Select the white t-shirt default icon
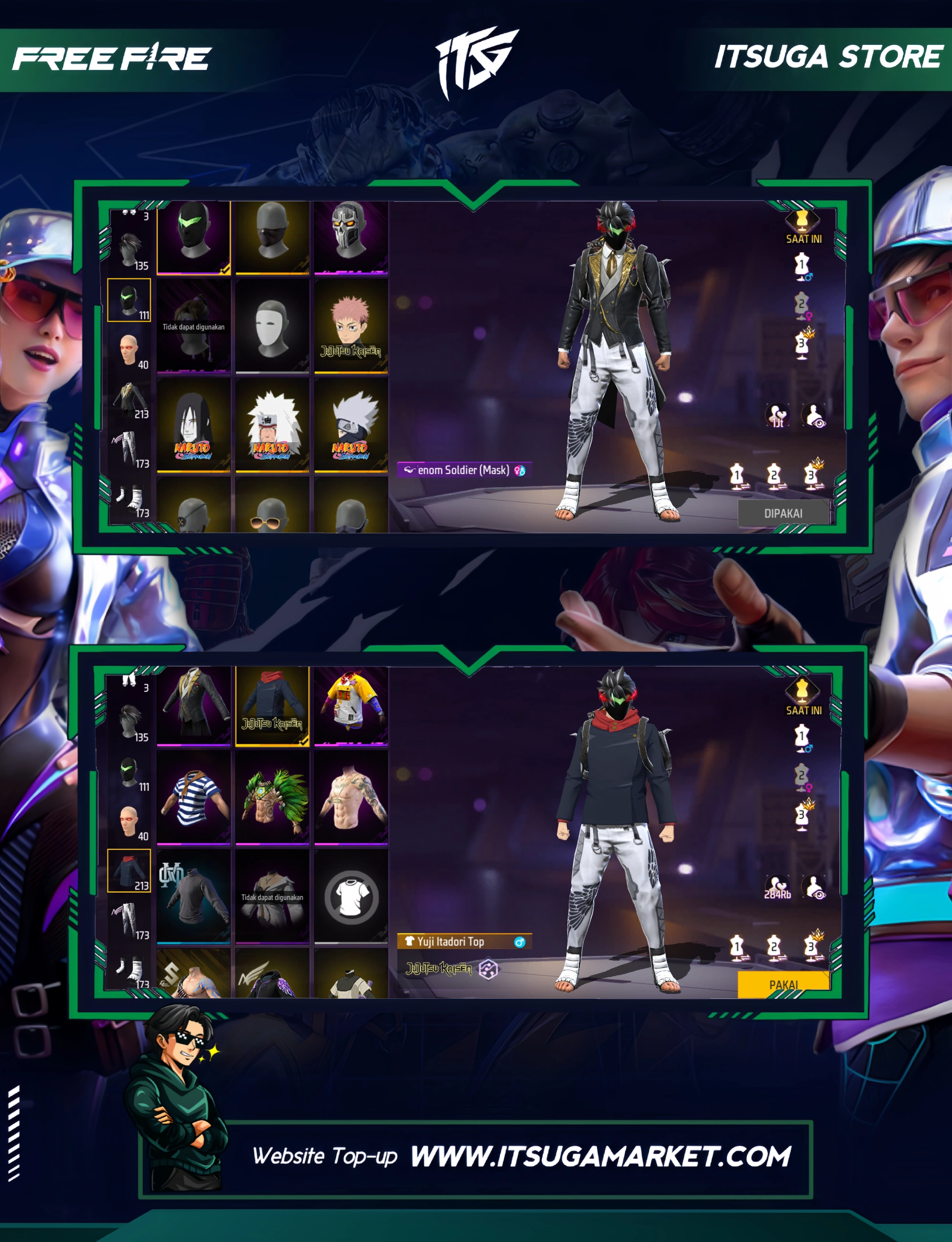The height and width of the screenshot is (1242, 952). coord(351,897)
